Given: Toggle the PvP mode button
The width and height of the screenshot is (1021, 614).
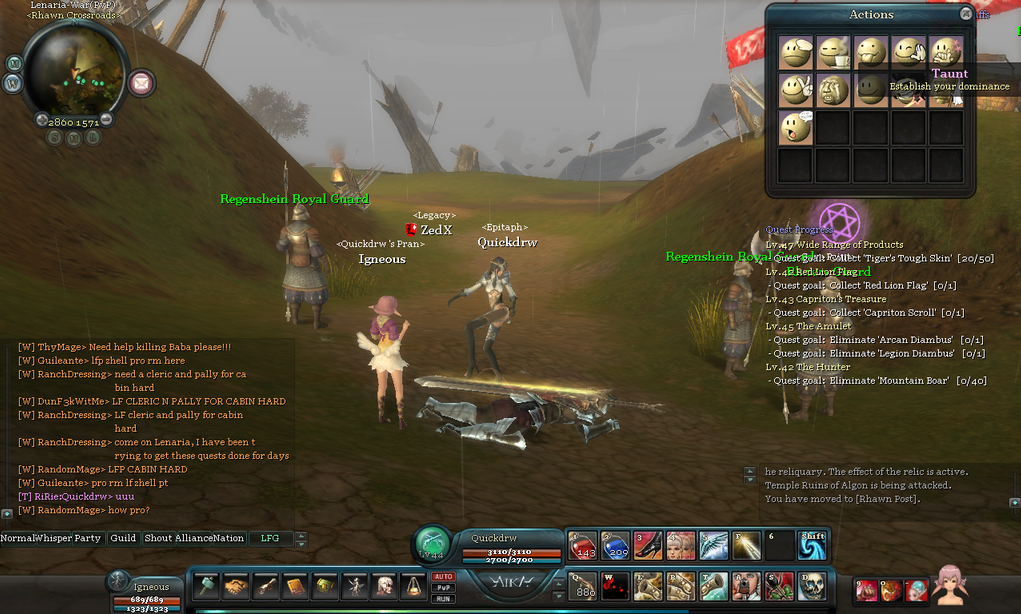Looking at the screenshot, I should [443, 586].
